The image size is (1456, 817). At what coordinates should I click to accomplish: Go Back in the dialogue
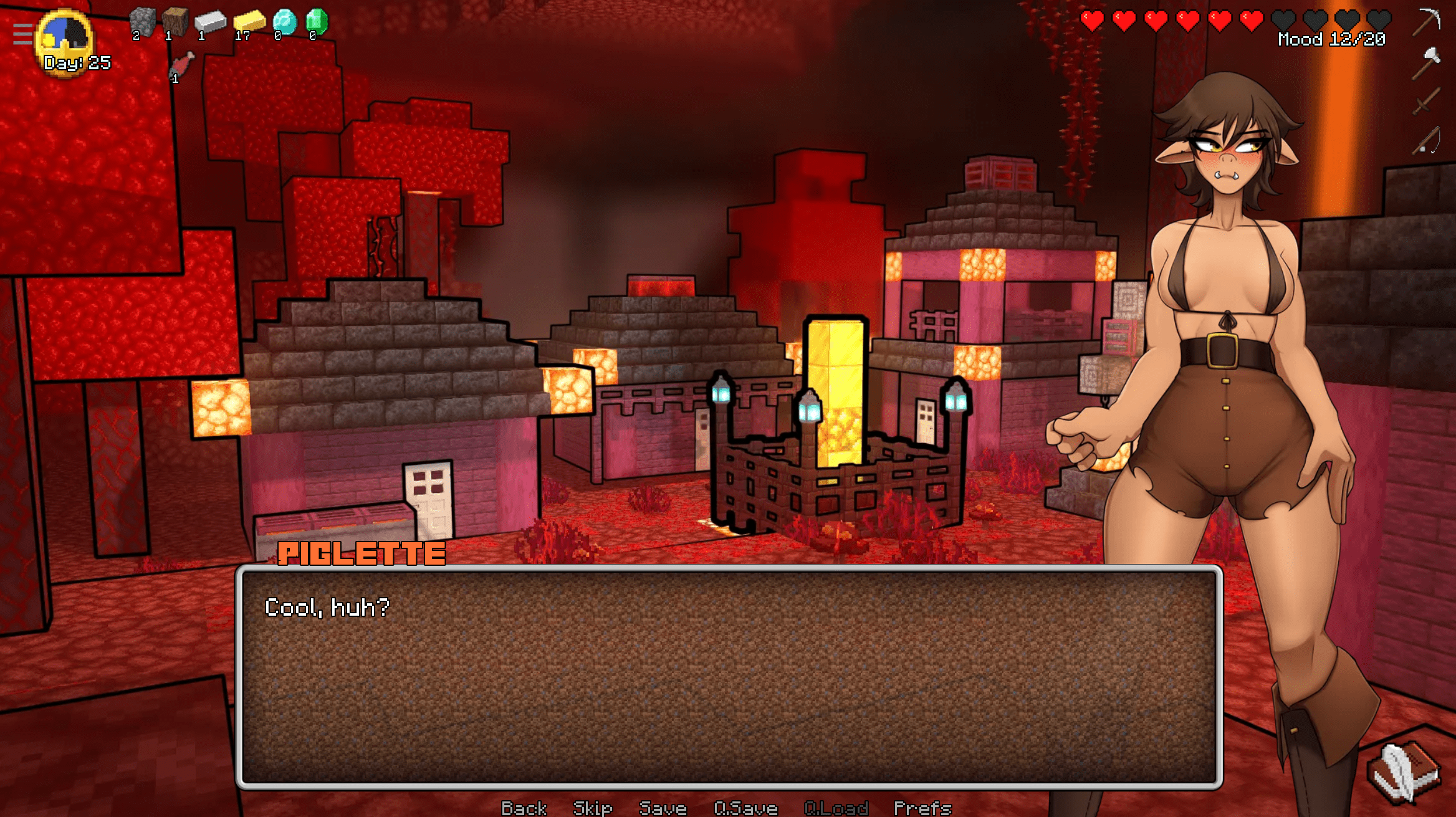pos(524,808)
